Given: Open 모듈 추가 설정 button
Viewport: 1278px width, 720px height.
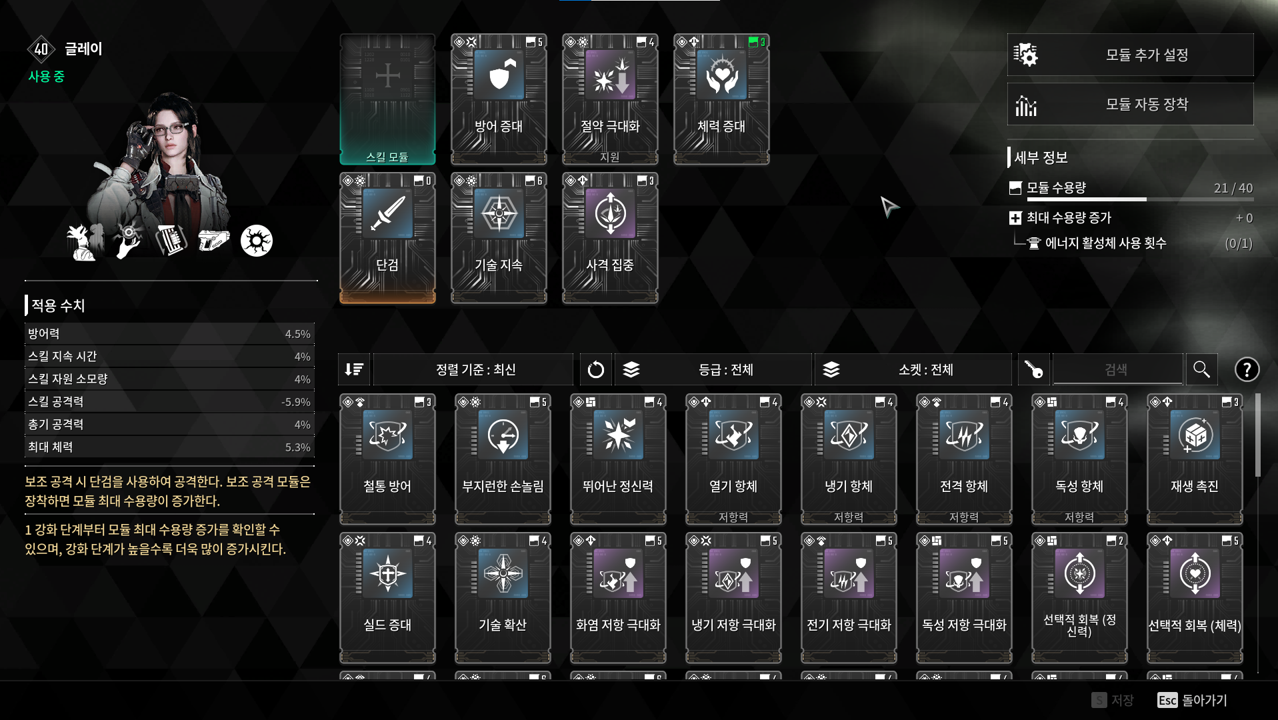Looking at the screenshot, I should pos(1130,55).
